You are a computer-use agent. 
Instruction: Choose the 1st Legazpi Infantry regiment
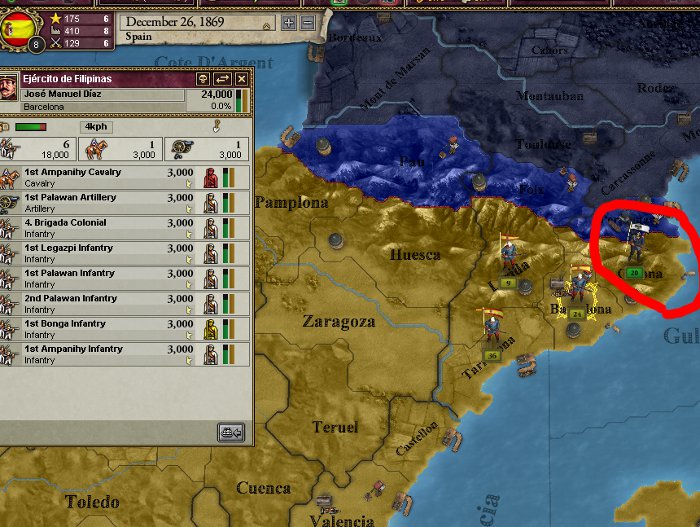110,252
